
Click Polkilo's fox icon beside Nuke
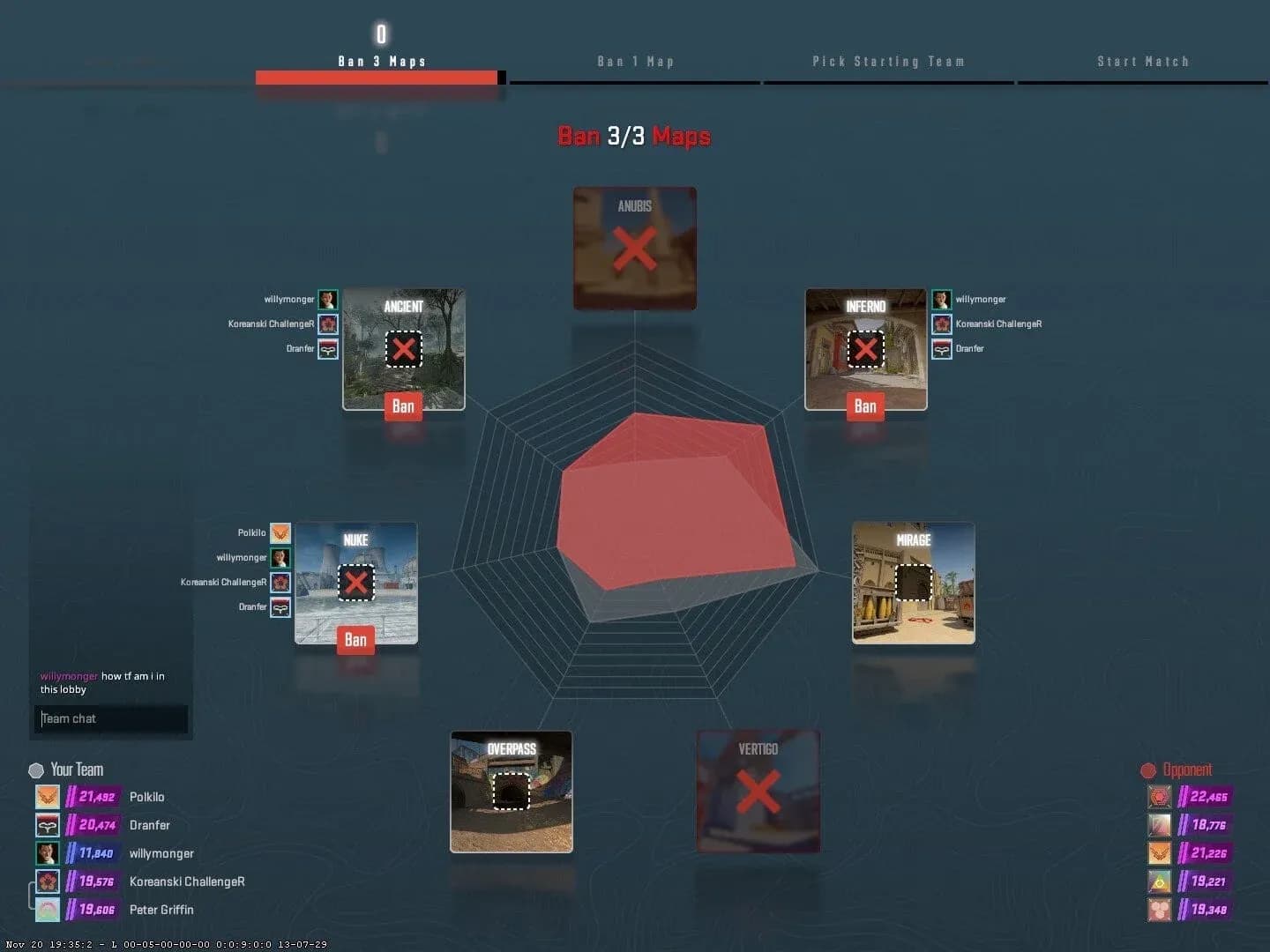point(280,532)
